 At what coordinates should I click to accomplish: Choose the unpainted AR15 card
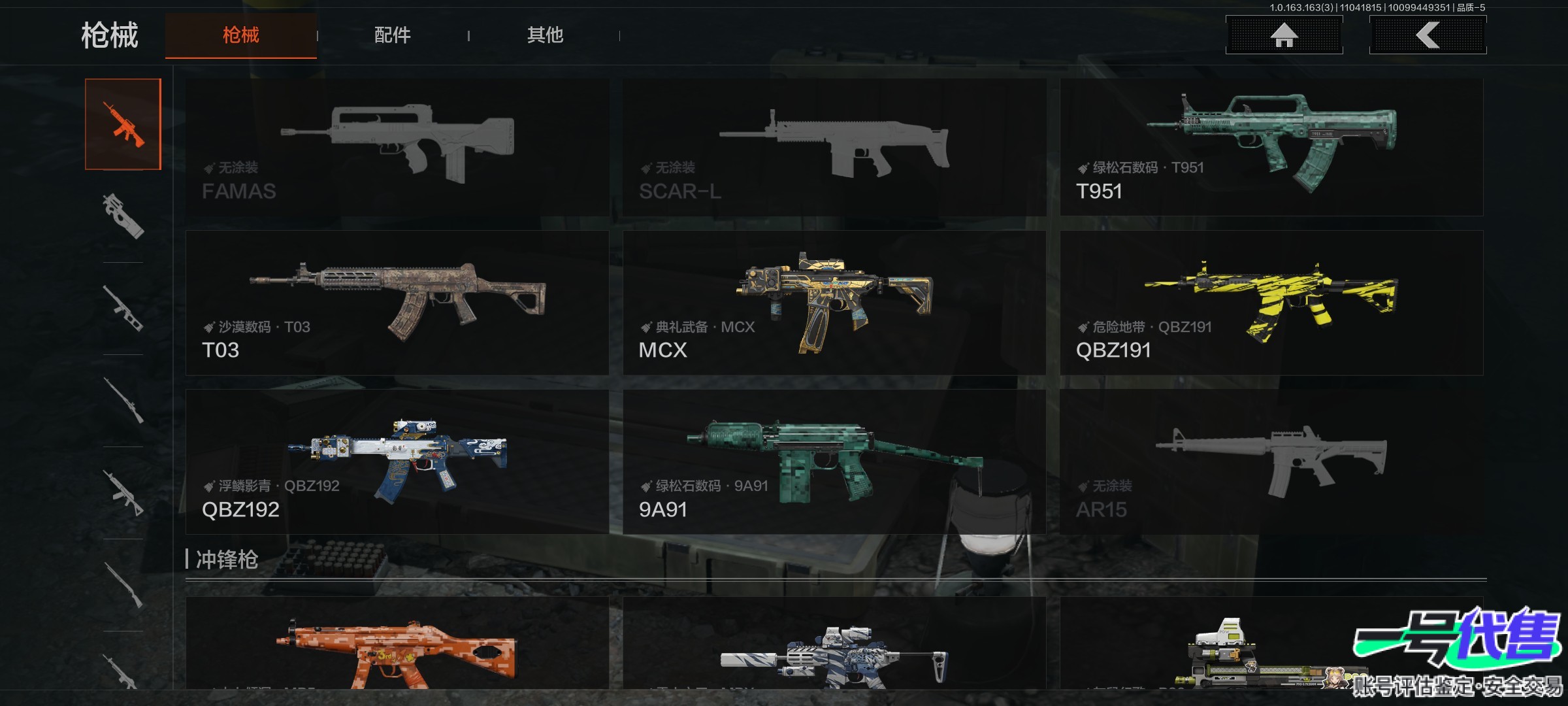tap(1271, 462)
